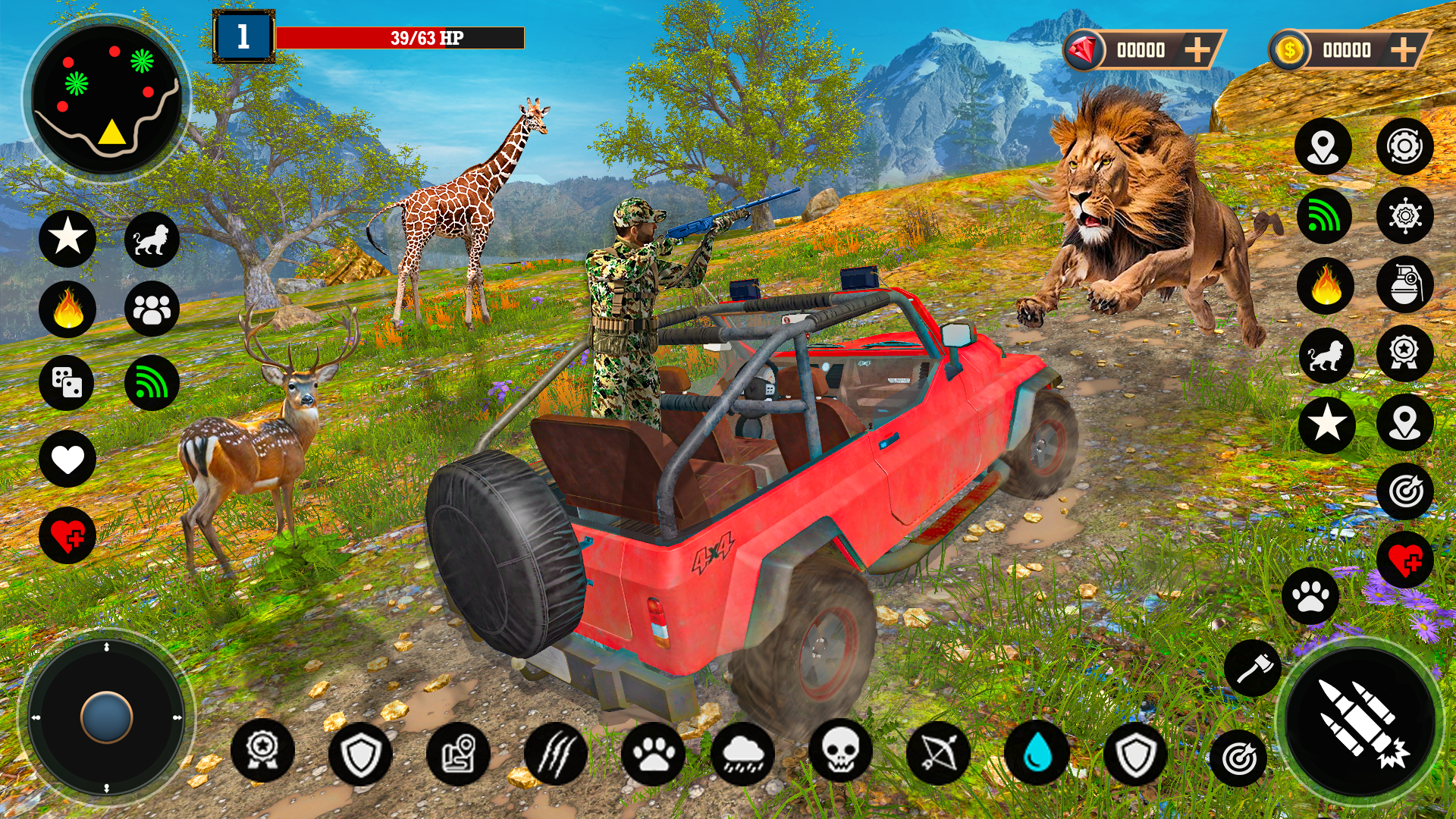The width and height of the screenshot is (1456, 819).
Task: Toggle the rain cloud weather icon
Action: pos(743,754)
